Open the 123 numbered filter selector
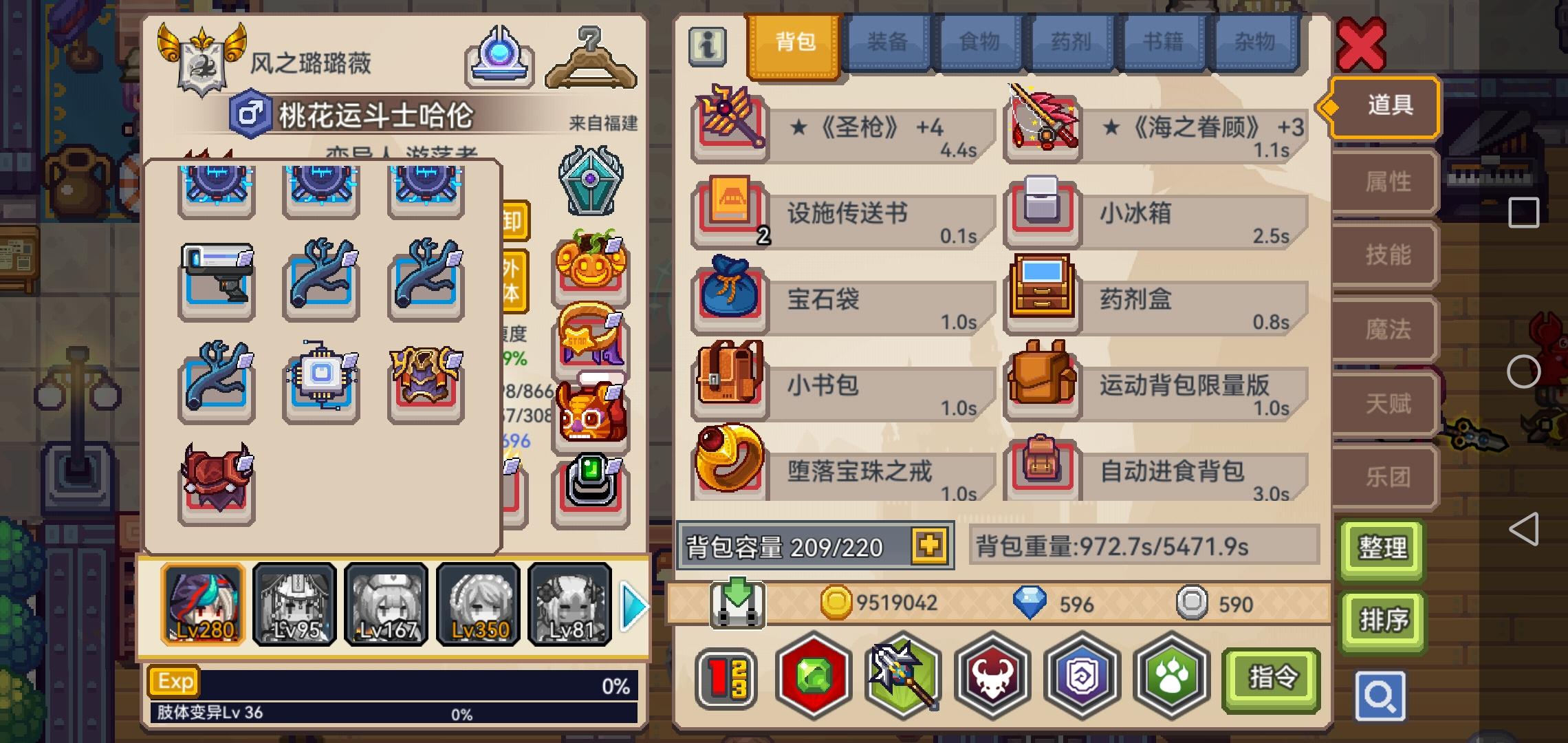This screenshot has height=743, width=1568. pyautogui.click(x=727, y=678)
